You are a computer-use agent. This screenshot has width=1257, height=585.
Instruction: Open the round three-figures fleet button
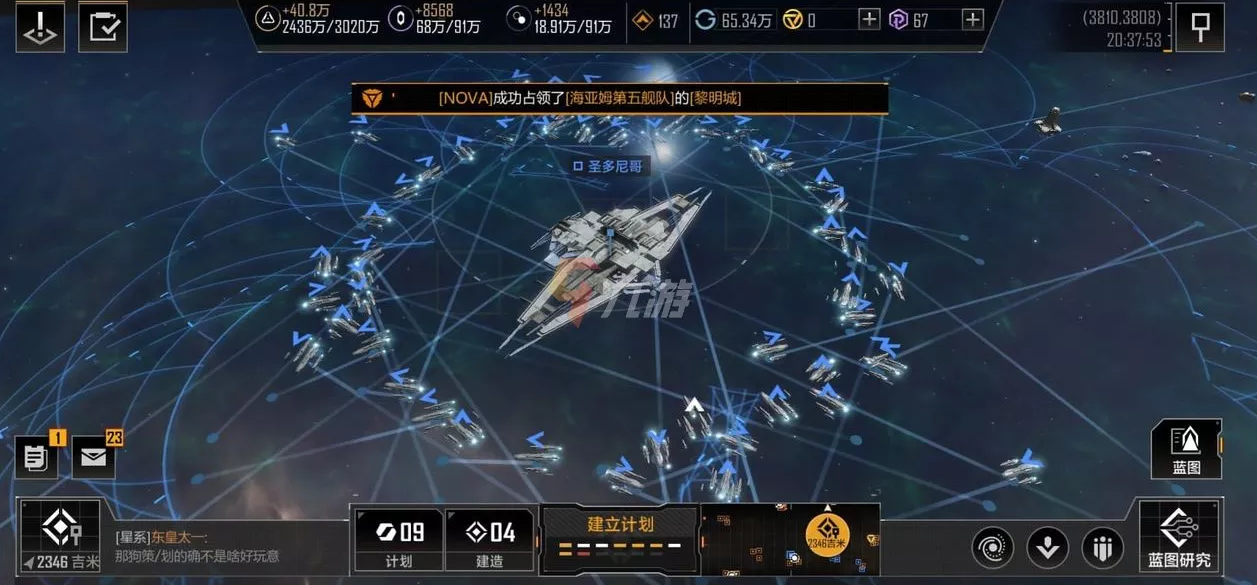[1102, 548]
